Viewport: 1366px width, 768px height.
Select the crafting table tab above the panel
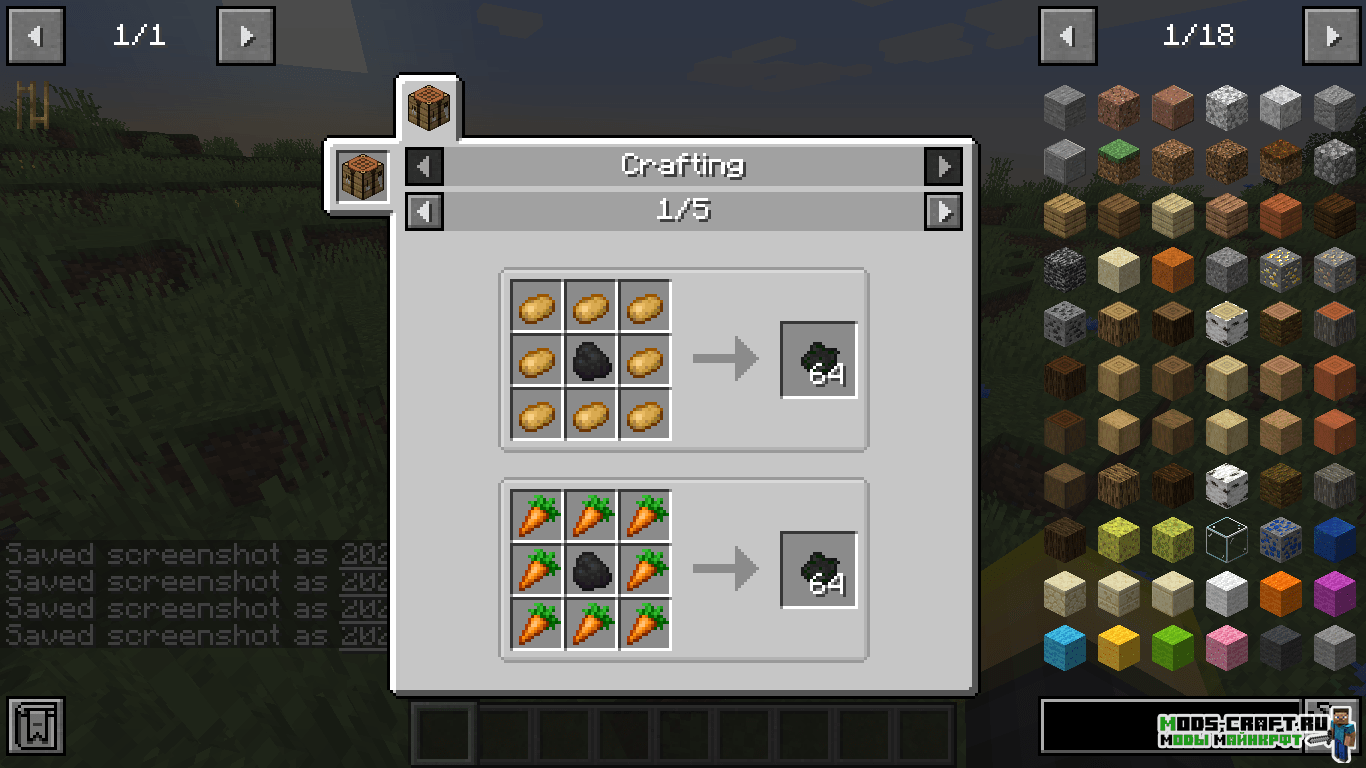click(x=428, y=107)
